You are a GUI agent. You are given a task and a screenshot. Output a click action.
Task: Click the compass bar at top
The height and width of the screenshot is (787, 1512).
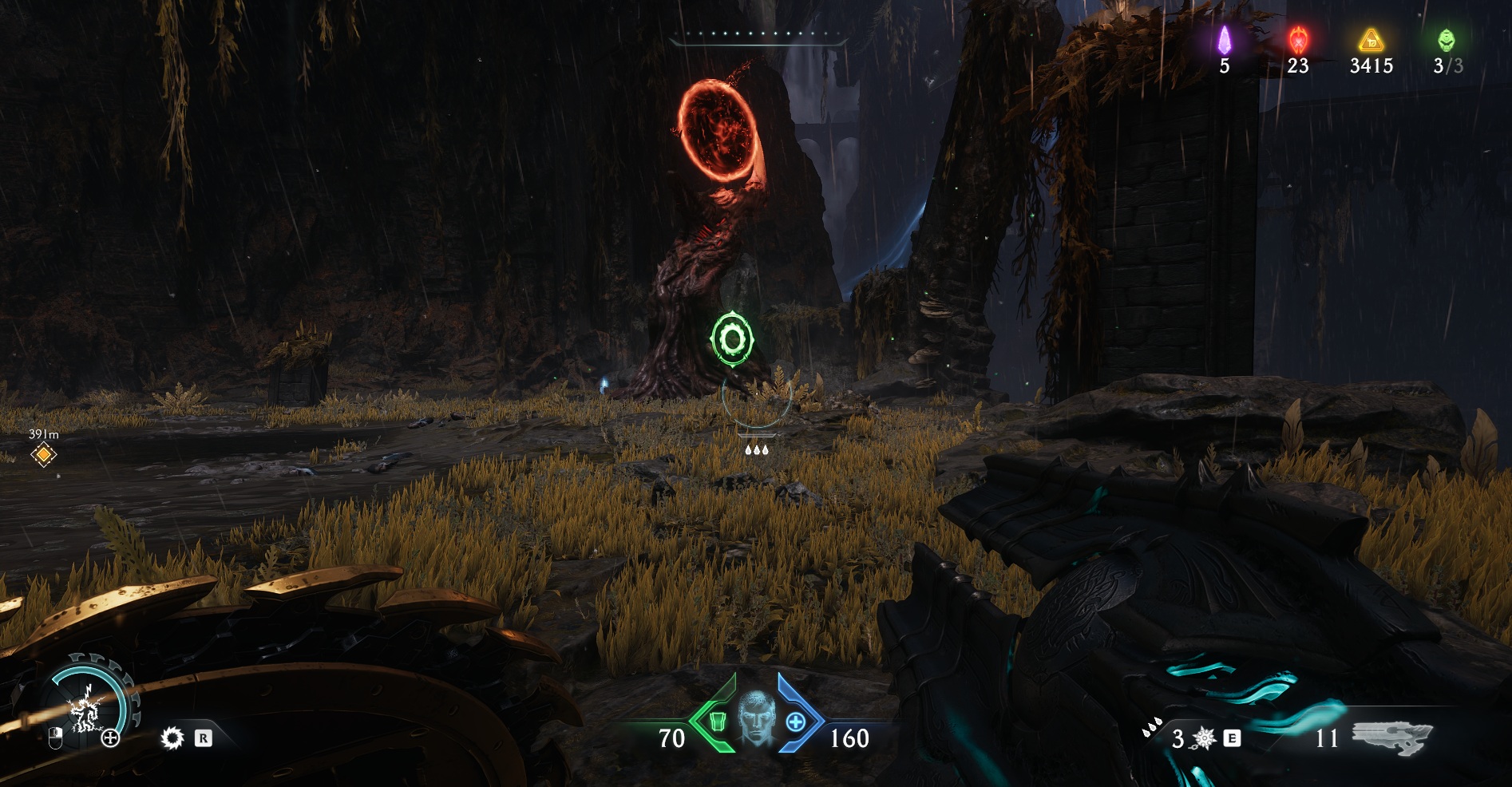[x=757, y=36]
